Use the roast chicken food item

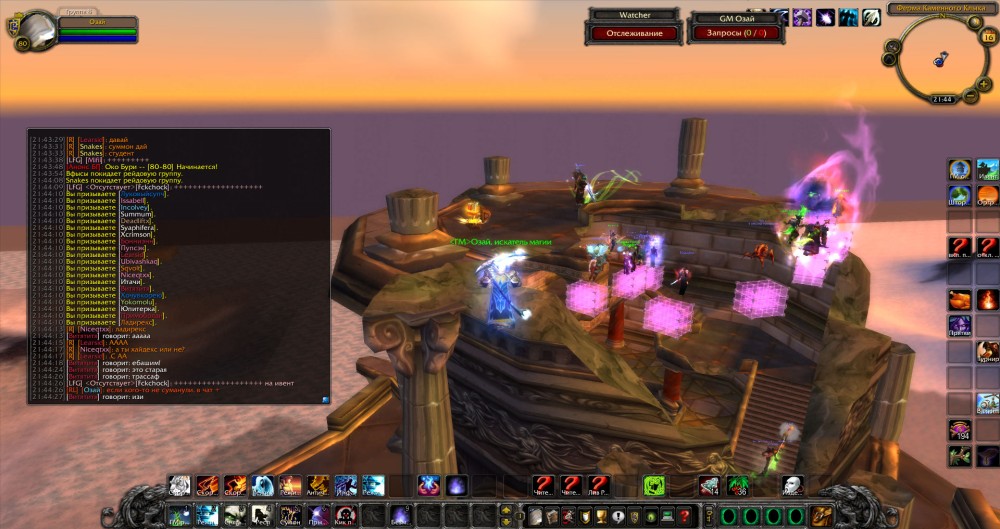click(959, 298)
